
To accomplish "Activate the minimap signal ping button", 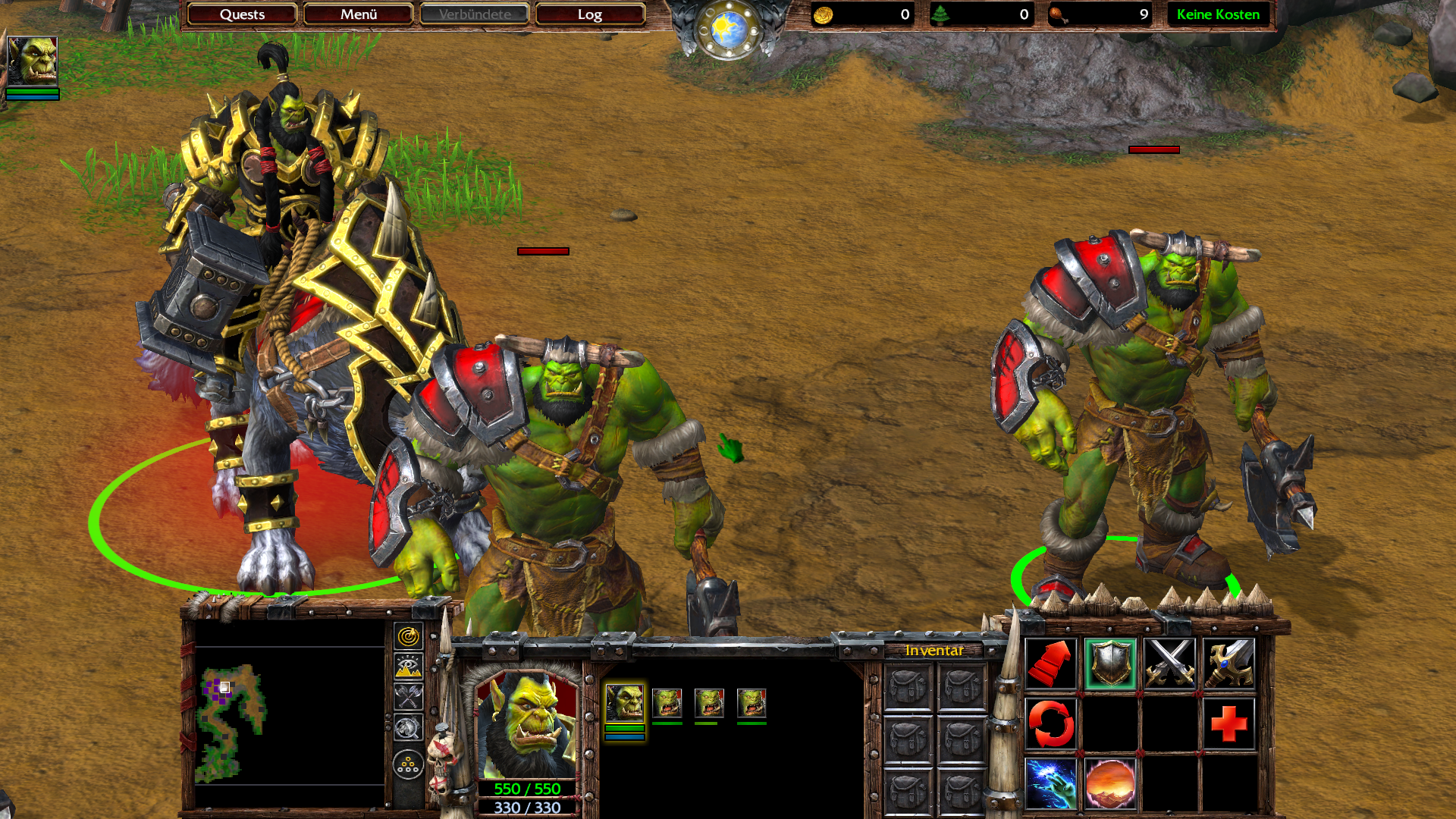I will point(408,636).
